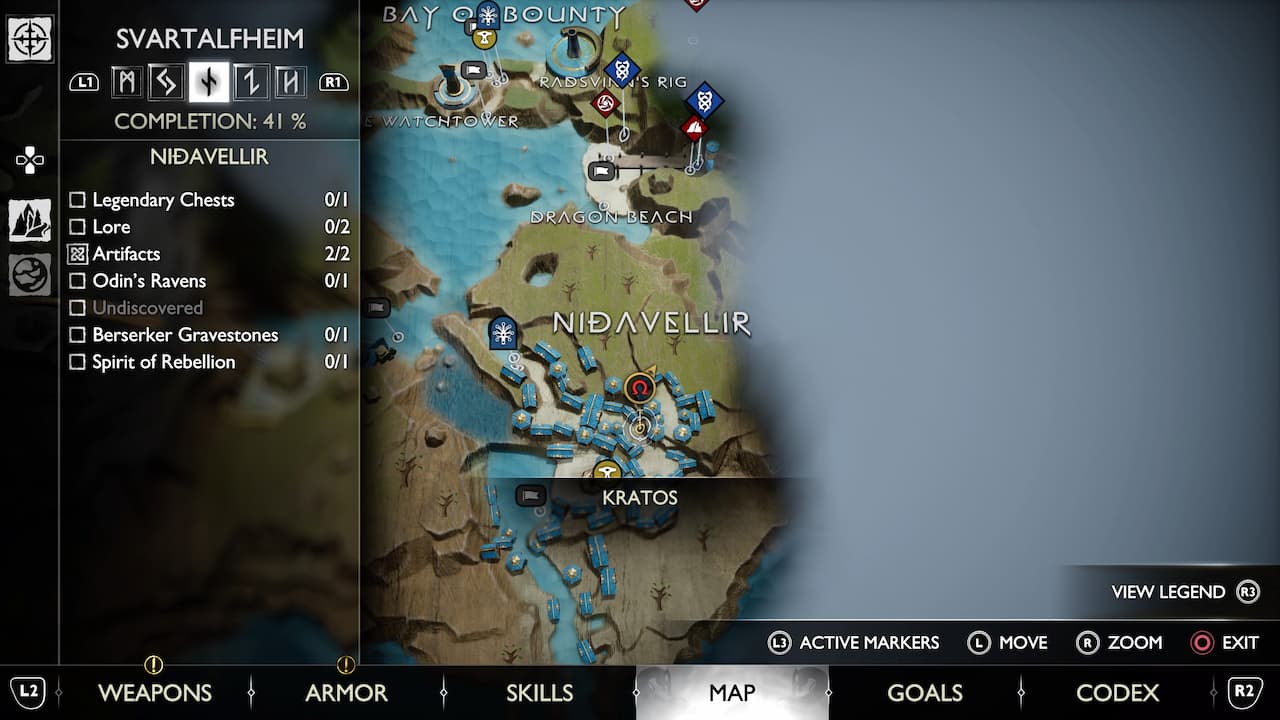Open the map mountain icon in the sidebar
1280x720 pixels.
click(x=30, y=220)
